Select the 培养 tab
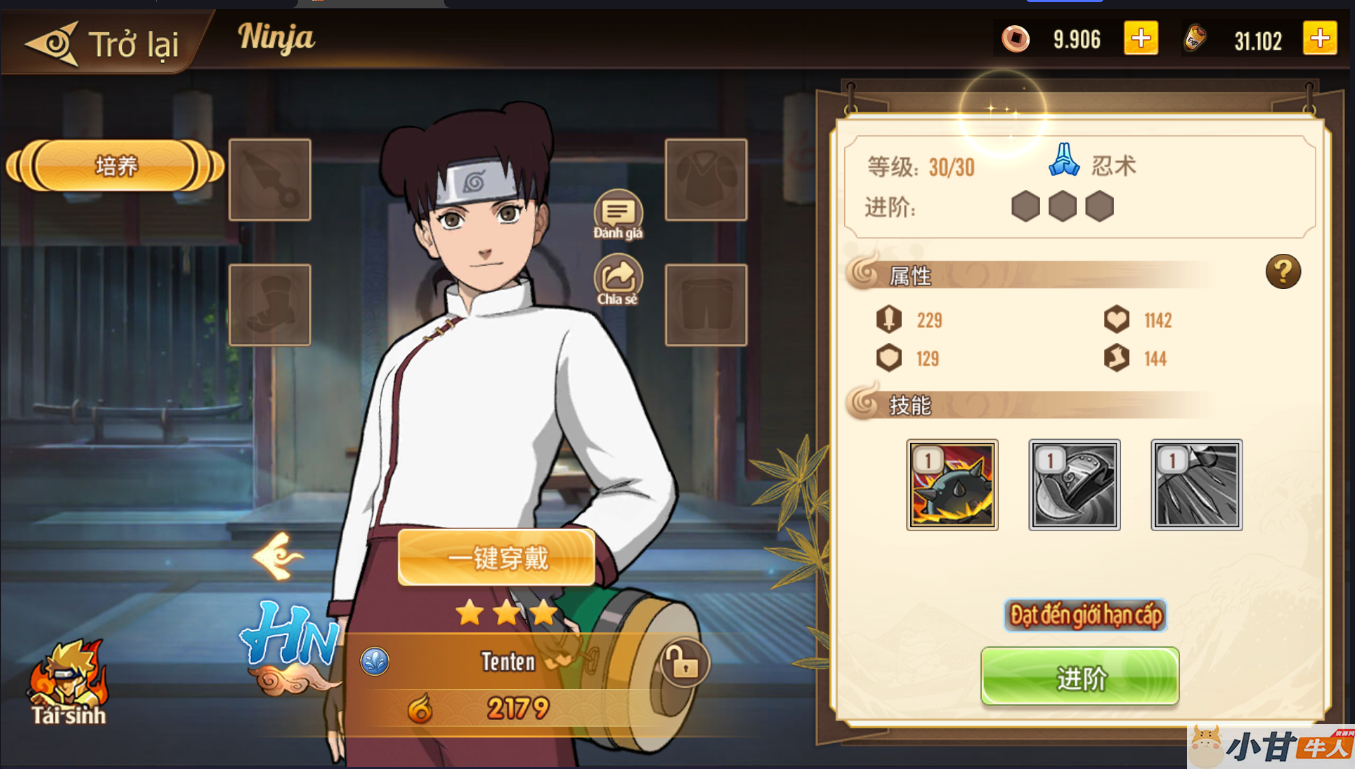The width and height of the screenshot is (1355, 769). 116,166
